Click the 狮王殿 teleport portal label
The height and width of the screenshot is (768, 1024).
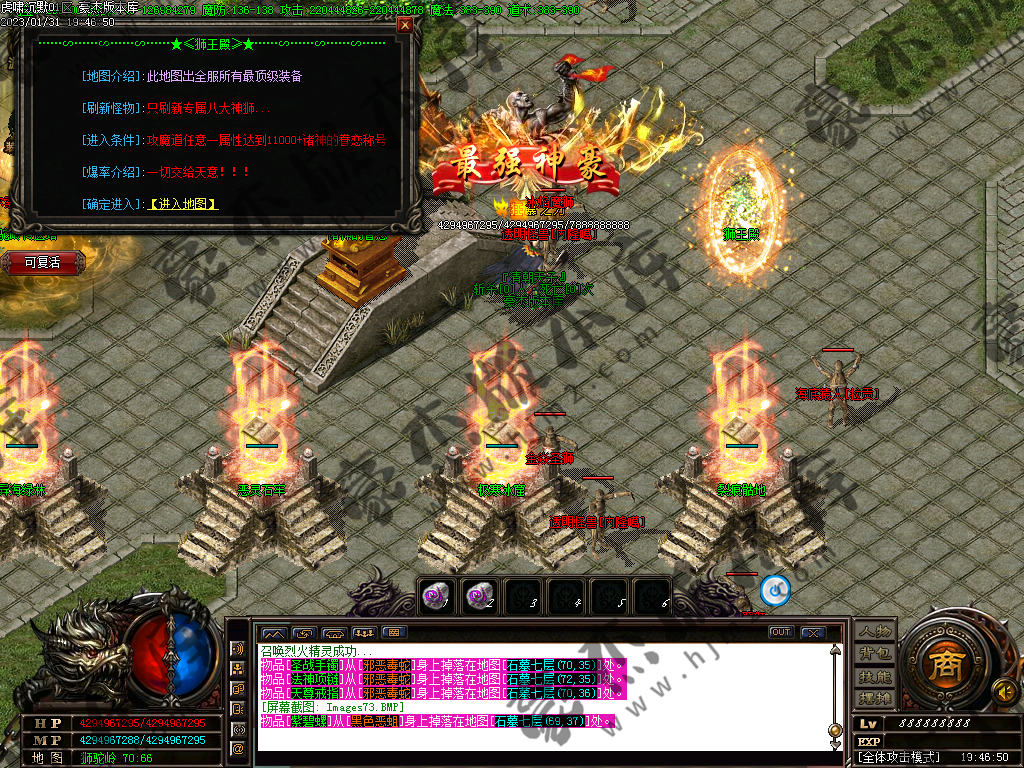[741, 234]
